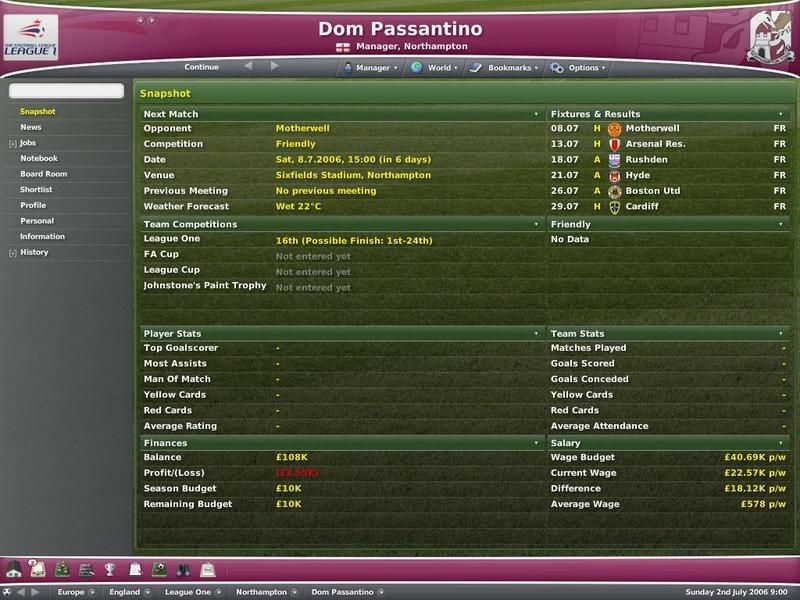Select News in the sidebar
This screenshot has width=800, height=600.
point(31,127)
